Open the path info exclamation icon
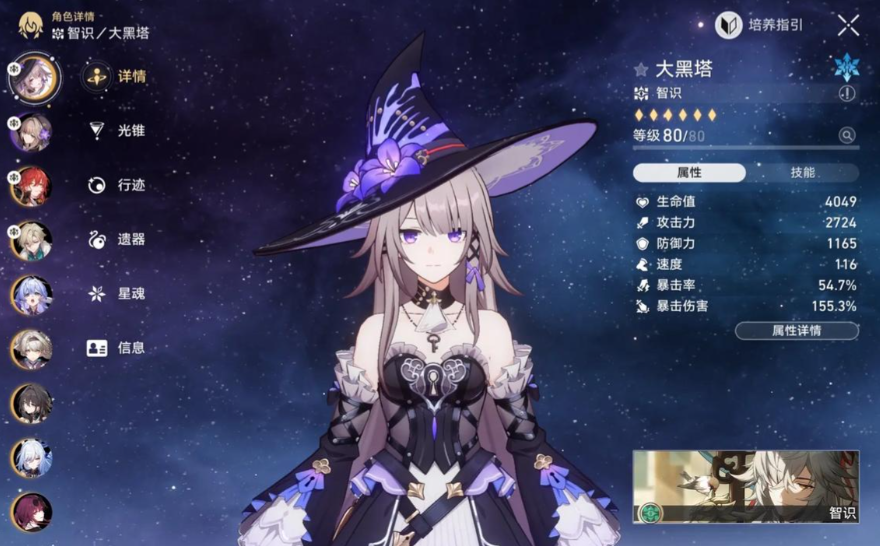880x546 pixels. click(847, 93)
